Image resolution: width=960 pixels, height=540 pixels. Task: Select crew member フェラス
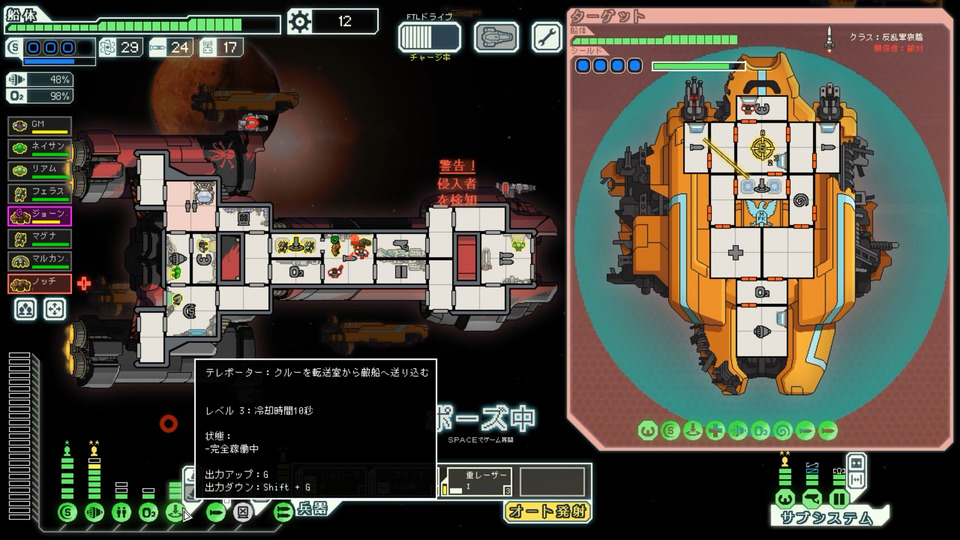tap(40, 192)
